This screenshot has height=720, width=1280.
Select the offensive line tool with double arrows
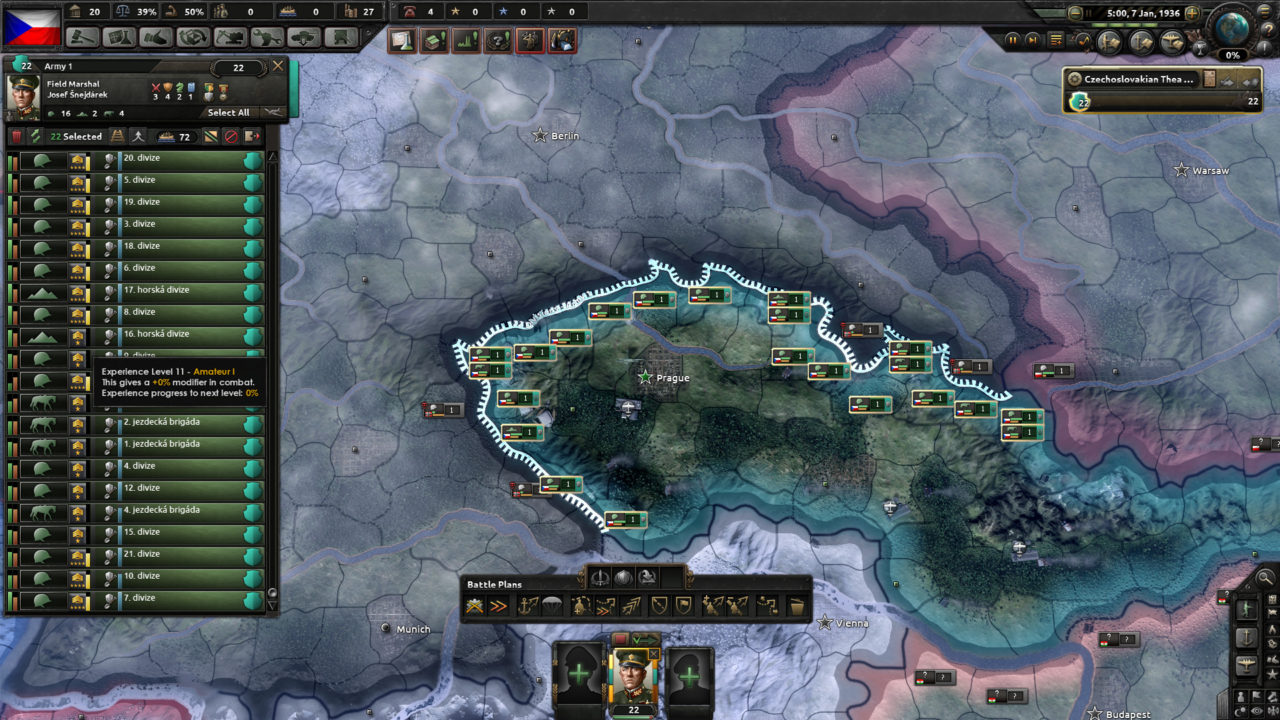click(497, 604)
